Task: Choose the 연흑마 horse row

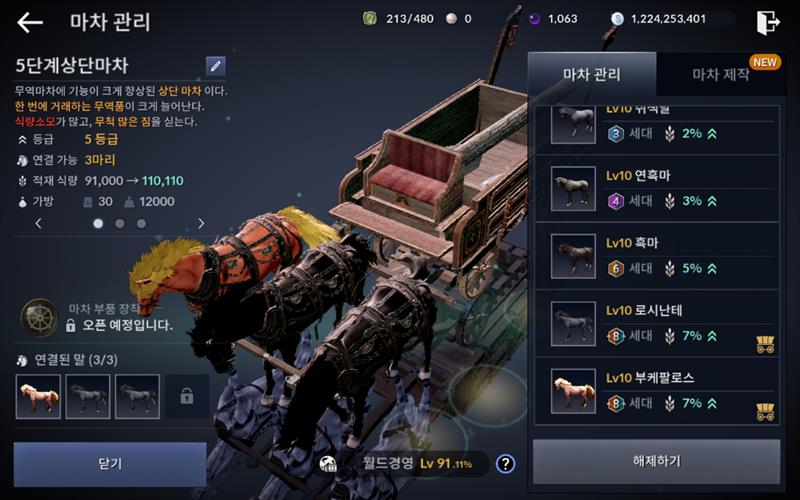Action: (x=663, y=187)
